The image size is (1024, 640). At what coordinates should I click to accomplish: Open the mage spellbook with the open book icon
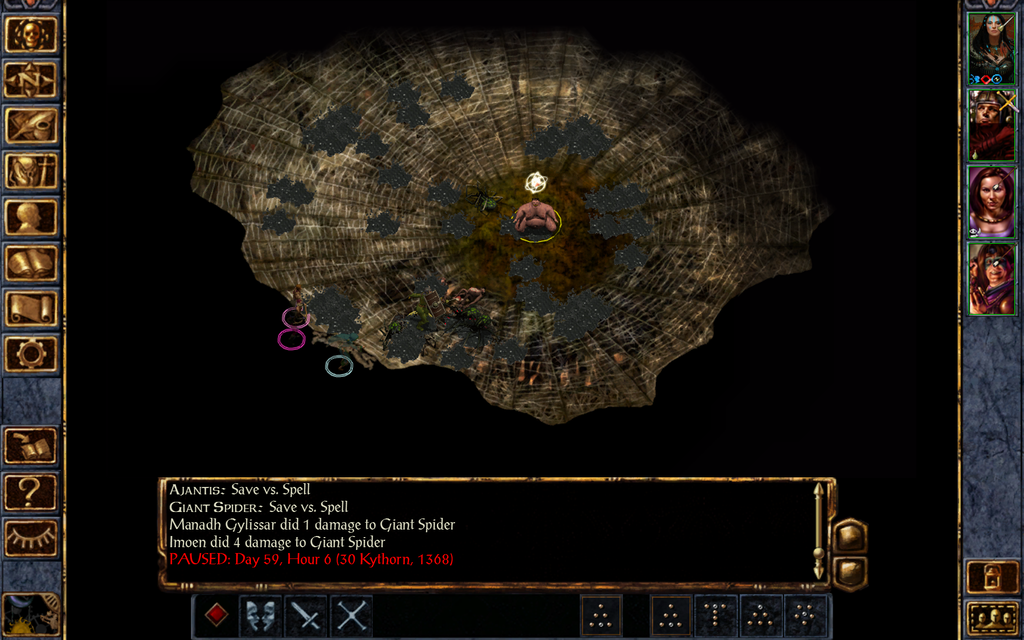(x=31, y=263)
